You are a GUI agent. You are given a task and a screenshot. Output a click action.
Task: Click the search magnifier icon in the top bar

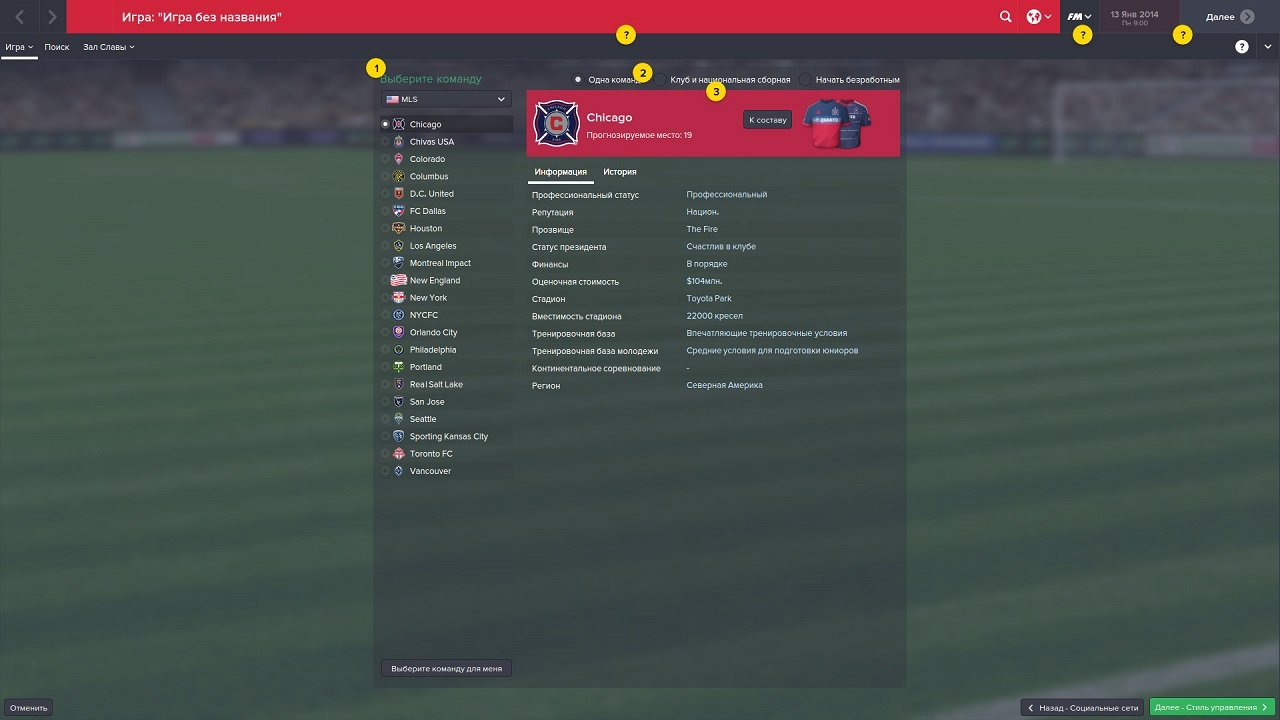click(x=1005, y=16)
